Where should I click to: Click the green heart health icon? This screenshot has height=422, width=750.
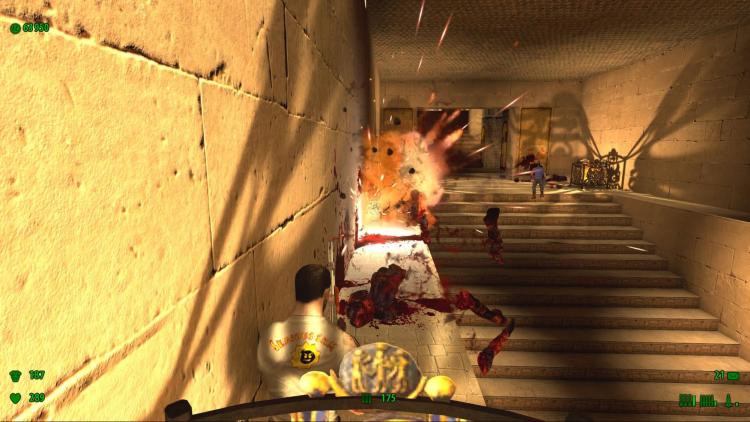tap(15, 398)
